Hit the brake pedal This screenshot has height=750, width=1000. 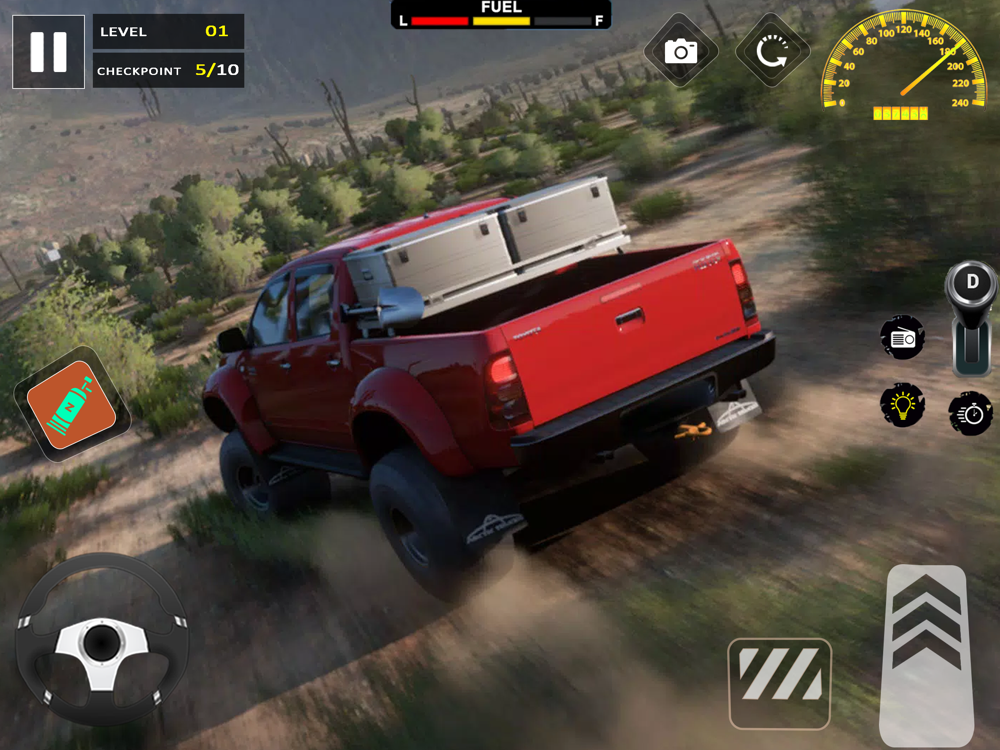coord(780,683)
